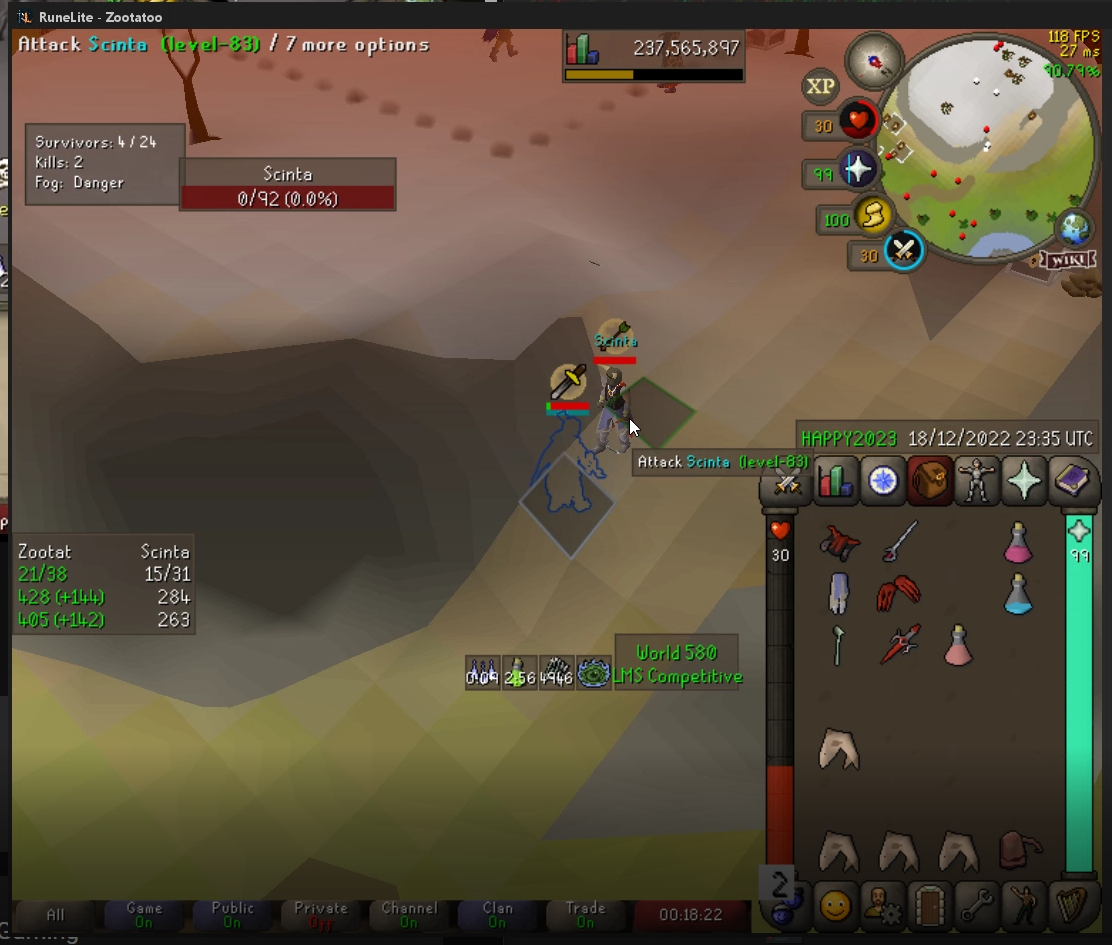Open the Logout door tab
The image size is (1112, 945).
point(930,906)
